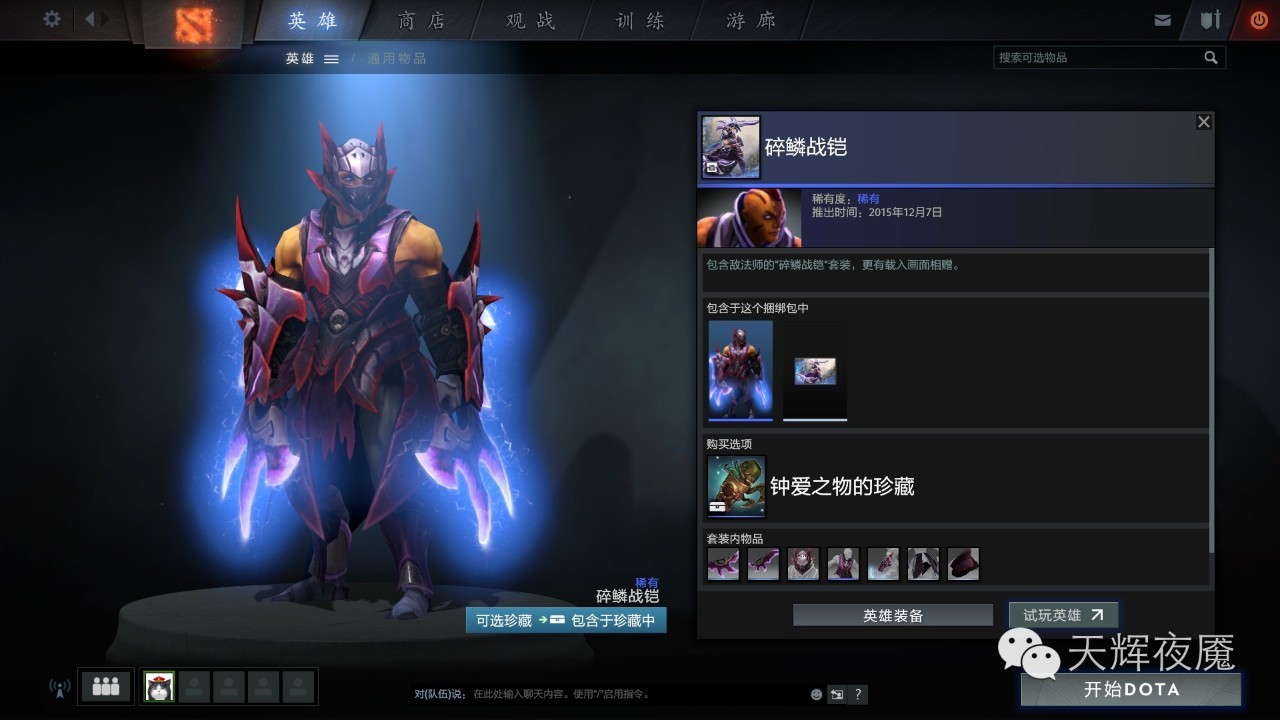The height and width of the screenshot is (720, 1280).
Task: Click the search magnifier in item search box
Action: (1211, 57)
